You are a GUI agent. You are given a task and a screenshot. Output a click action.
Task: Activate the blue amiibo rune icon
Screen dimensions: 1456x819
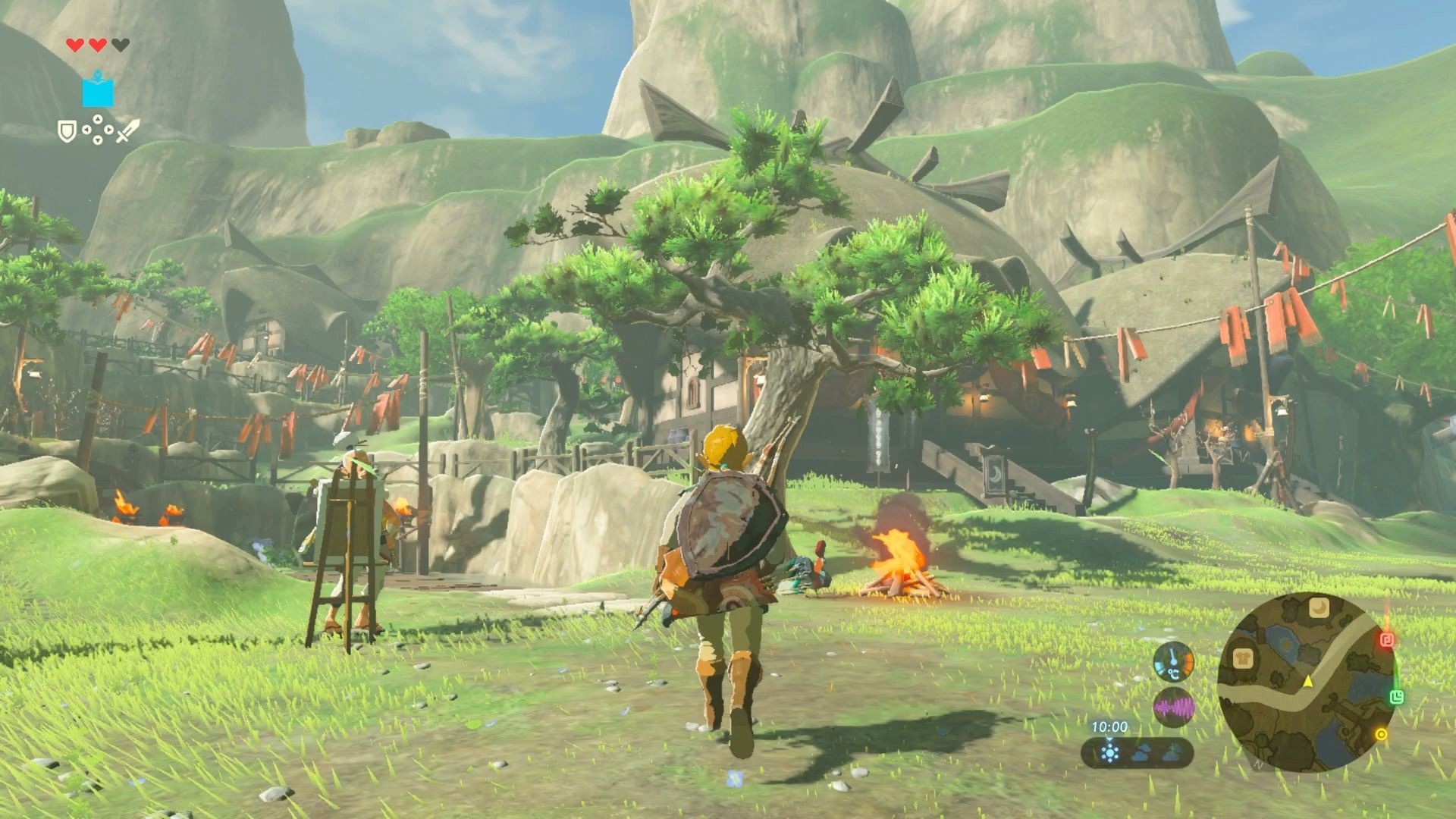click(98, 90)
